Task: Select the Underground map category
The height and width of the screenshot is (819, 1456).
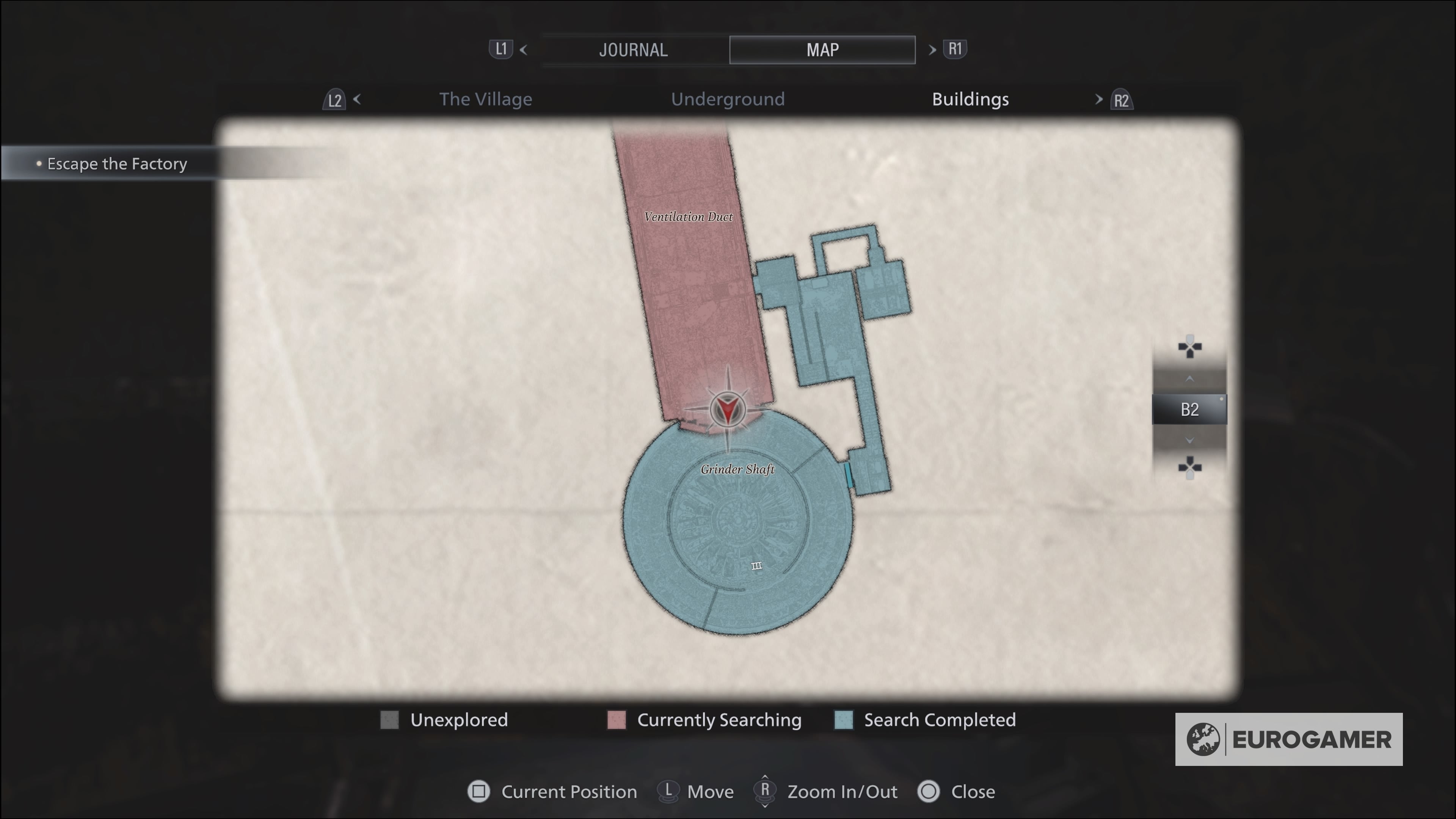Action: (728, 99)
